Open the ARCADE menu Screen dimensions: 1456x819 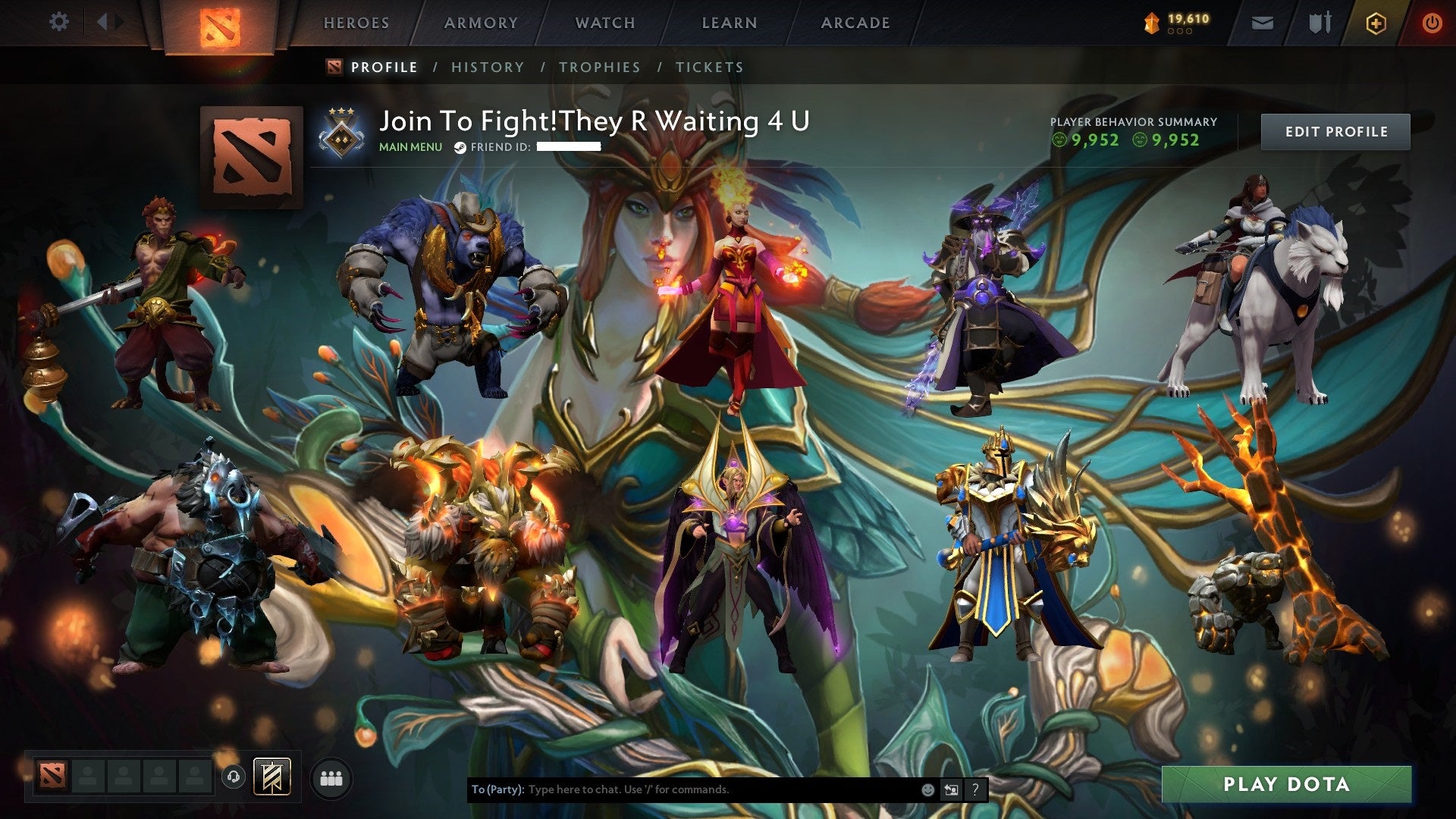[x=855, y=23]
